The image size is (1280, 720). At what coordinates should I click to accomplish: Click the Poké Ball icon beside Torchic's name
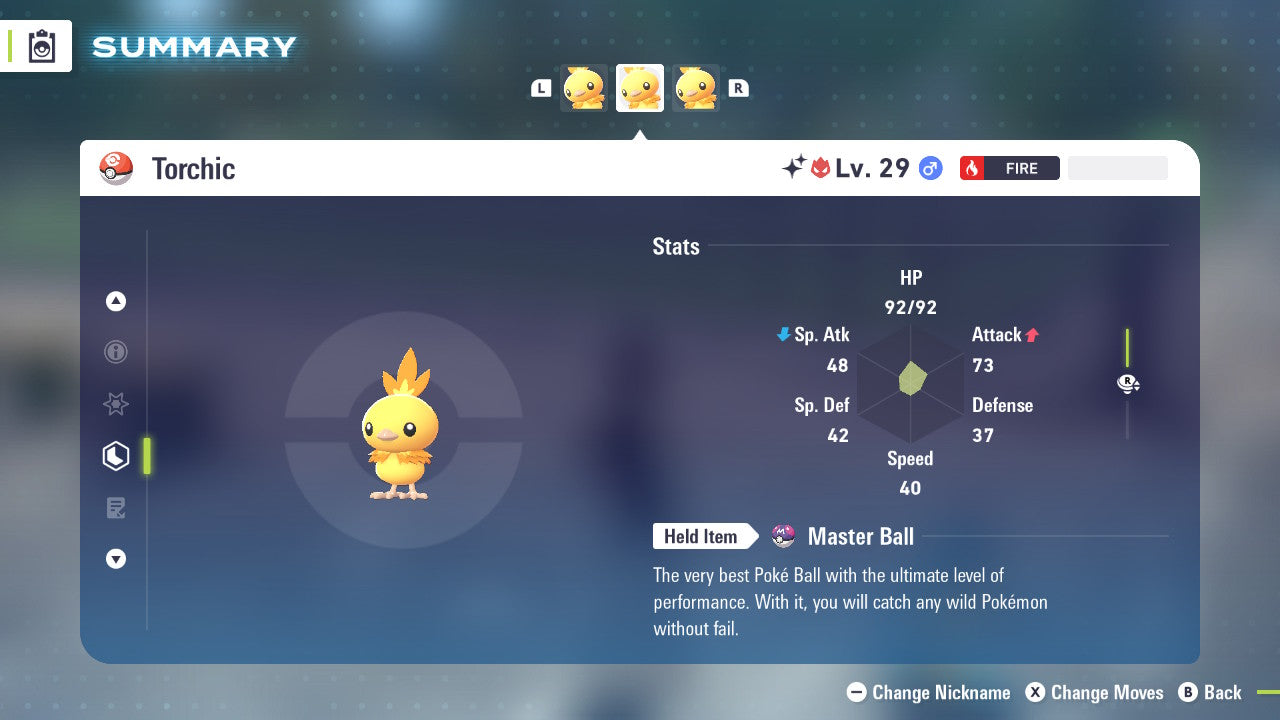pyautogui.click(x=116, y=168)
